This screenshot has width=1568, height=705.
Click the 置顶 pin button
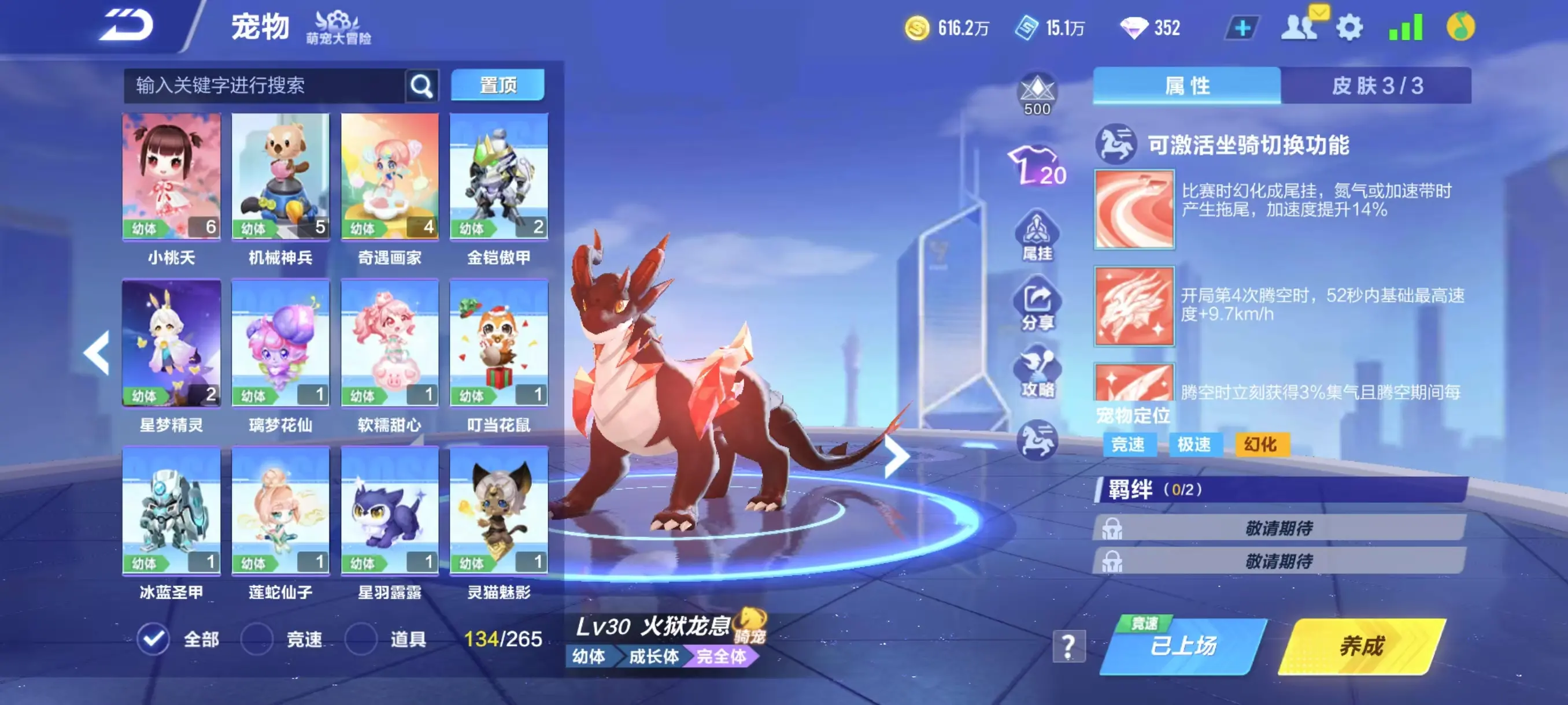click(498, 85)
